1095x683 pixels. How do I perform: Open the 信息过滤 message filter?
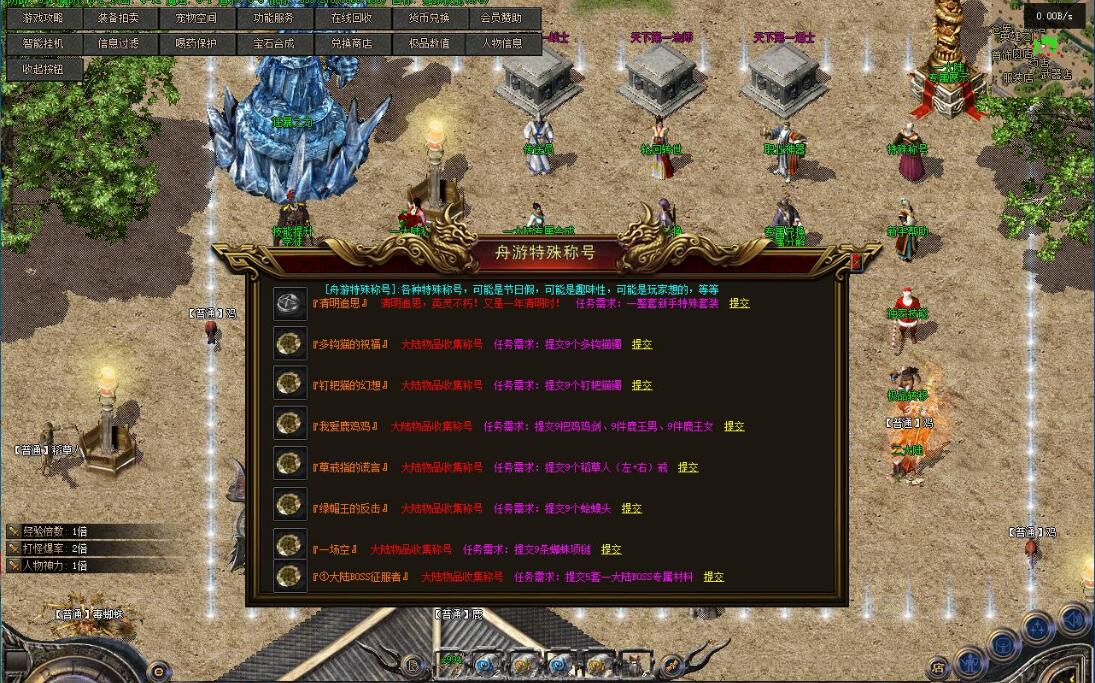pyautogui.click(x=119, y=44)
